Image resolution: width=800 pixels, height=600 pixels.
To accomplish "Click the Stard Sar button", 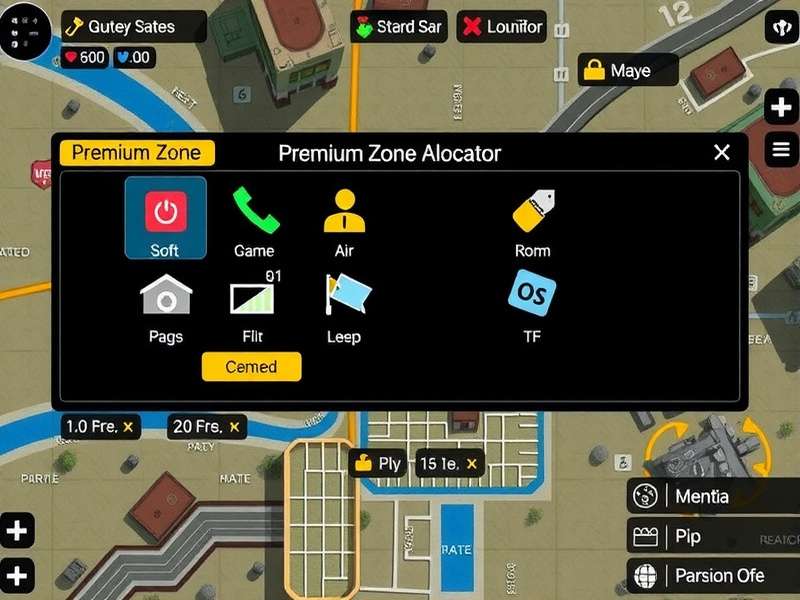I will 398,27.
